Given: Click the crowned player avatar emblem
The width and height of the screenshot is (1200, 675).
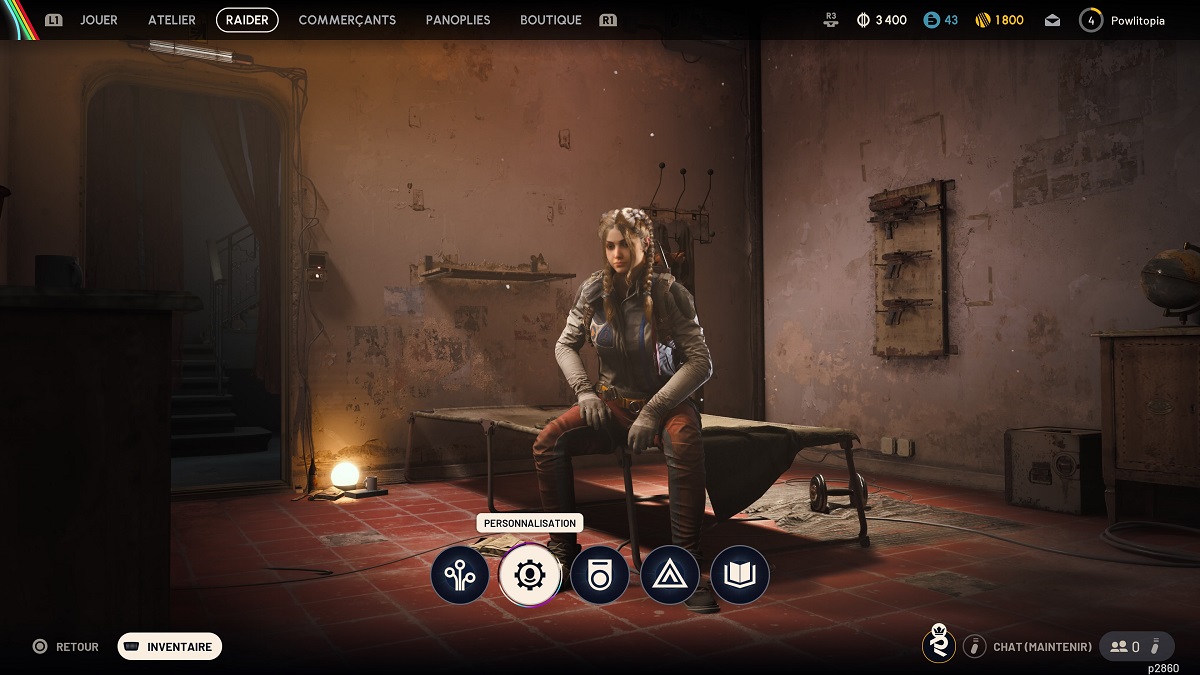Looking at the screenshot, I should [x=938, y=645].
